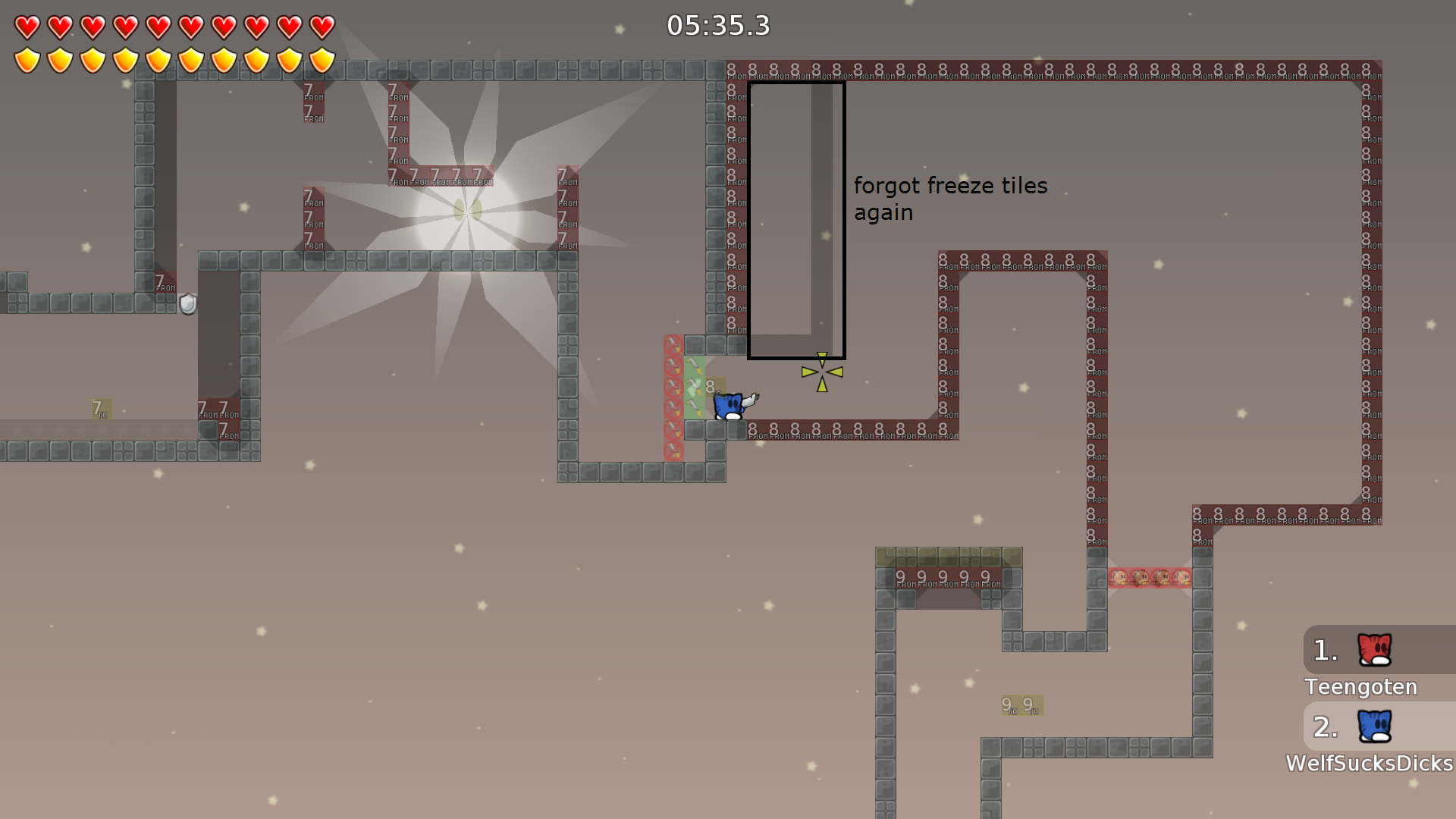Click the yellow spinner pickup near the annotation box
Screen dimensions: 1456x819
point(821,372)
